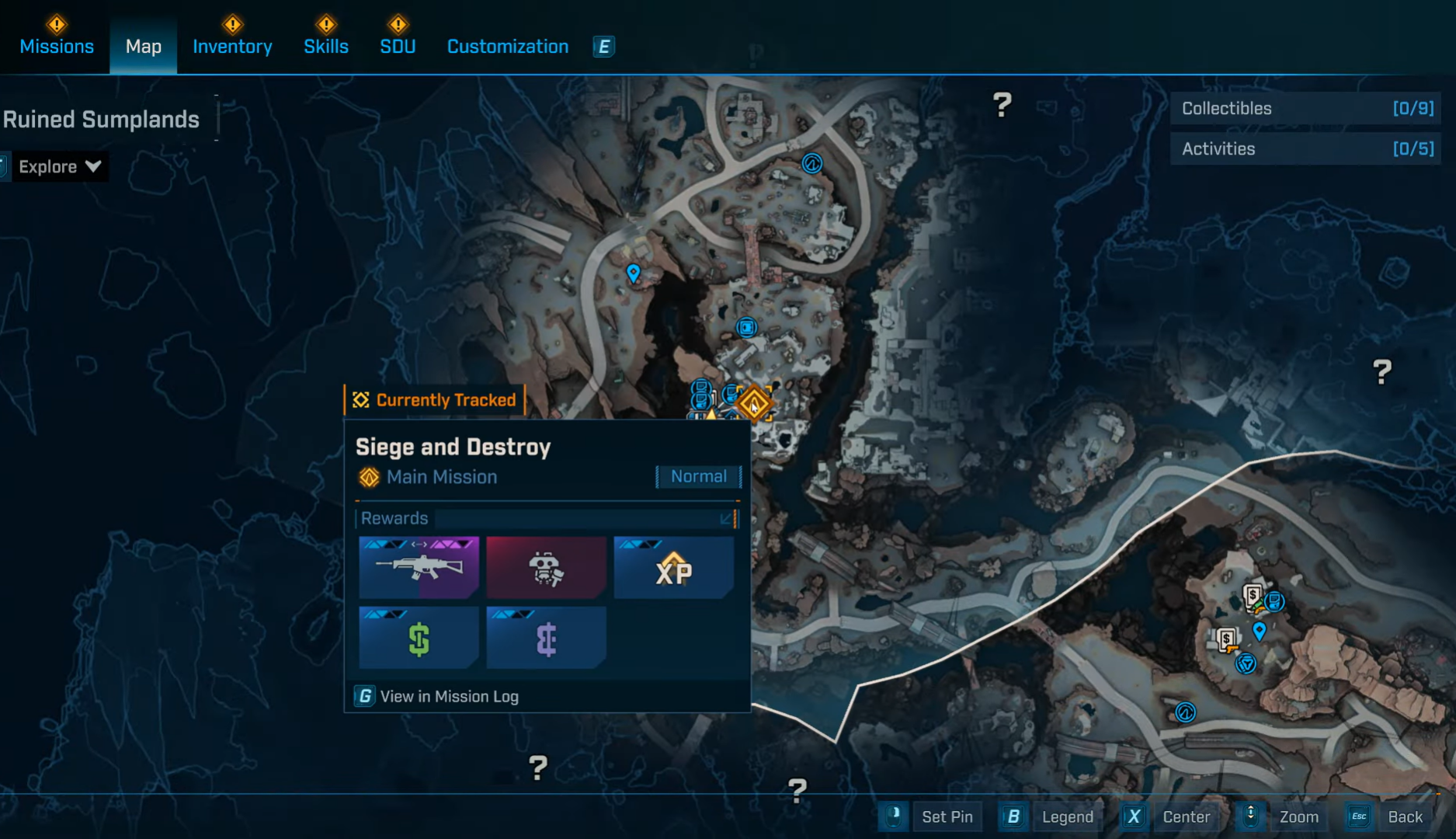Go to the Skills tab

click(x=326, y=47)
